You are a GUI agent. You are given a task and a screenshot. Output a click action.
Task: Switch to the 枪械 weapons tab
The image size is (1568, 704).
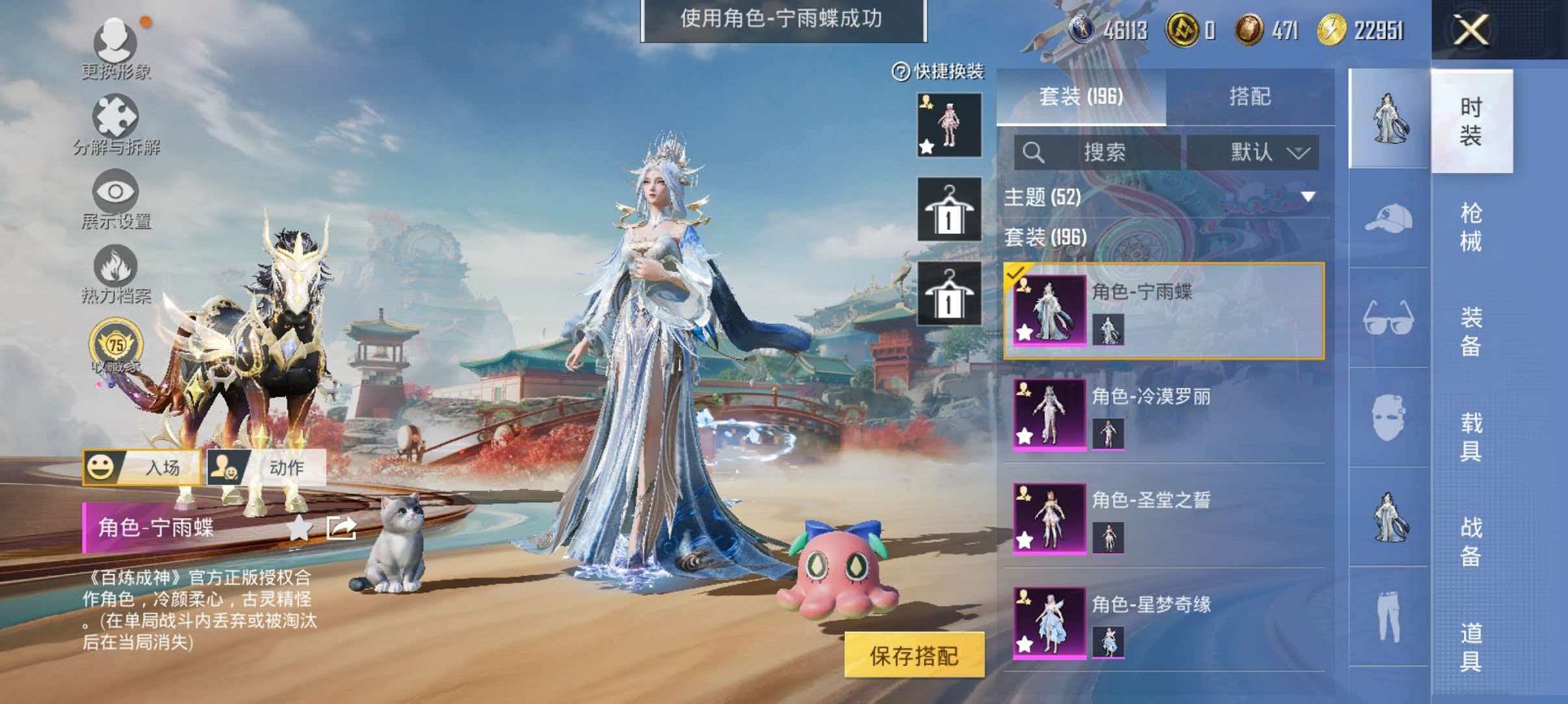[1475, 228]
